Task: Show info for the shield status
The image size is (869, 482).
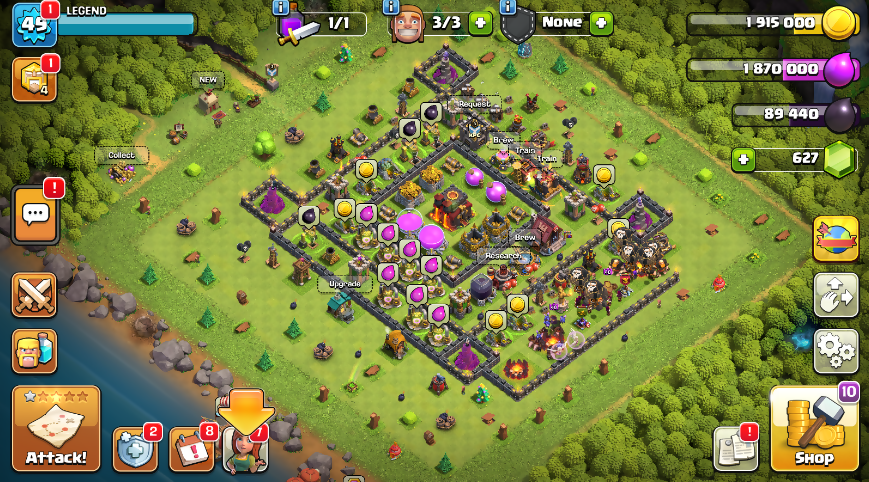Action: click(x=507, y=6)
